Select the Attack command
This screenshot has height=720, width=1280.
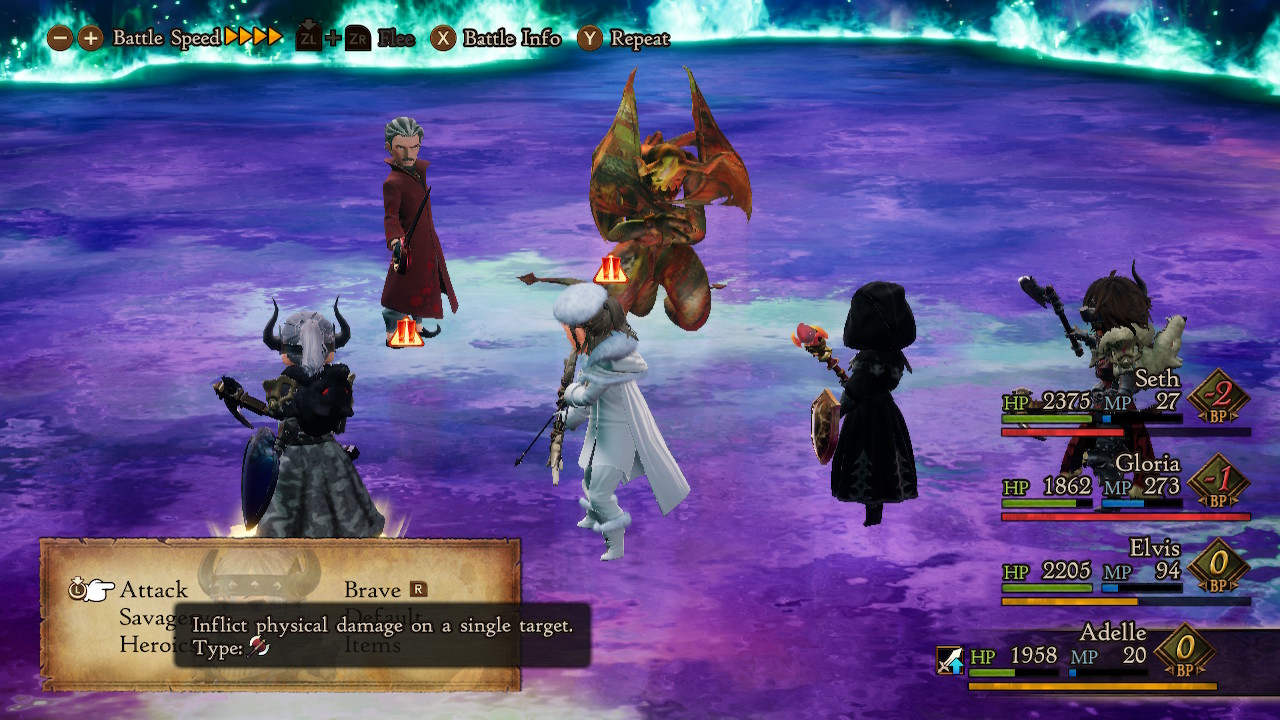[x=154, y=589]
